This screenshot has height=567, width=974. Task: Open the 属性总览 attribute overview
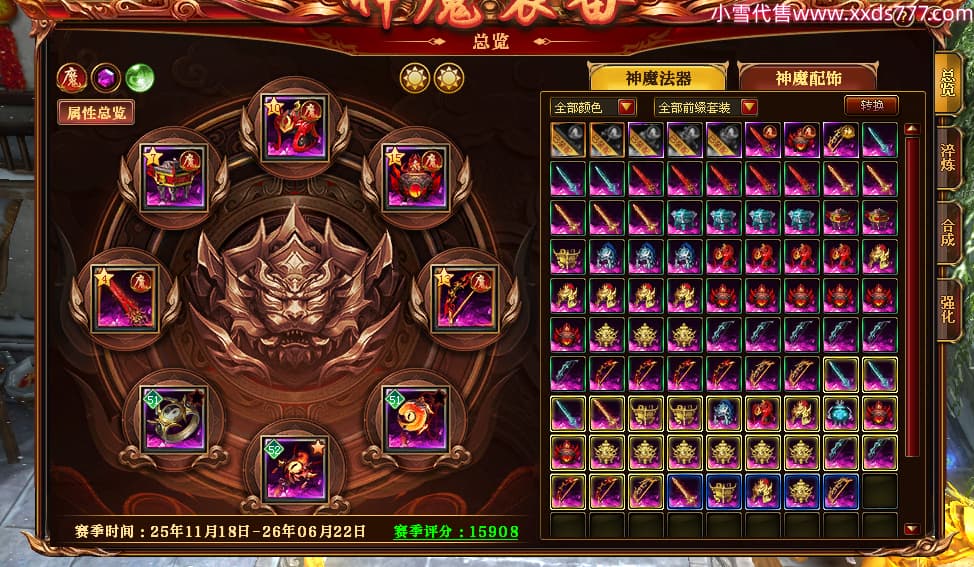[96, 112]
